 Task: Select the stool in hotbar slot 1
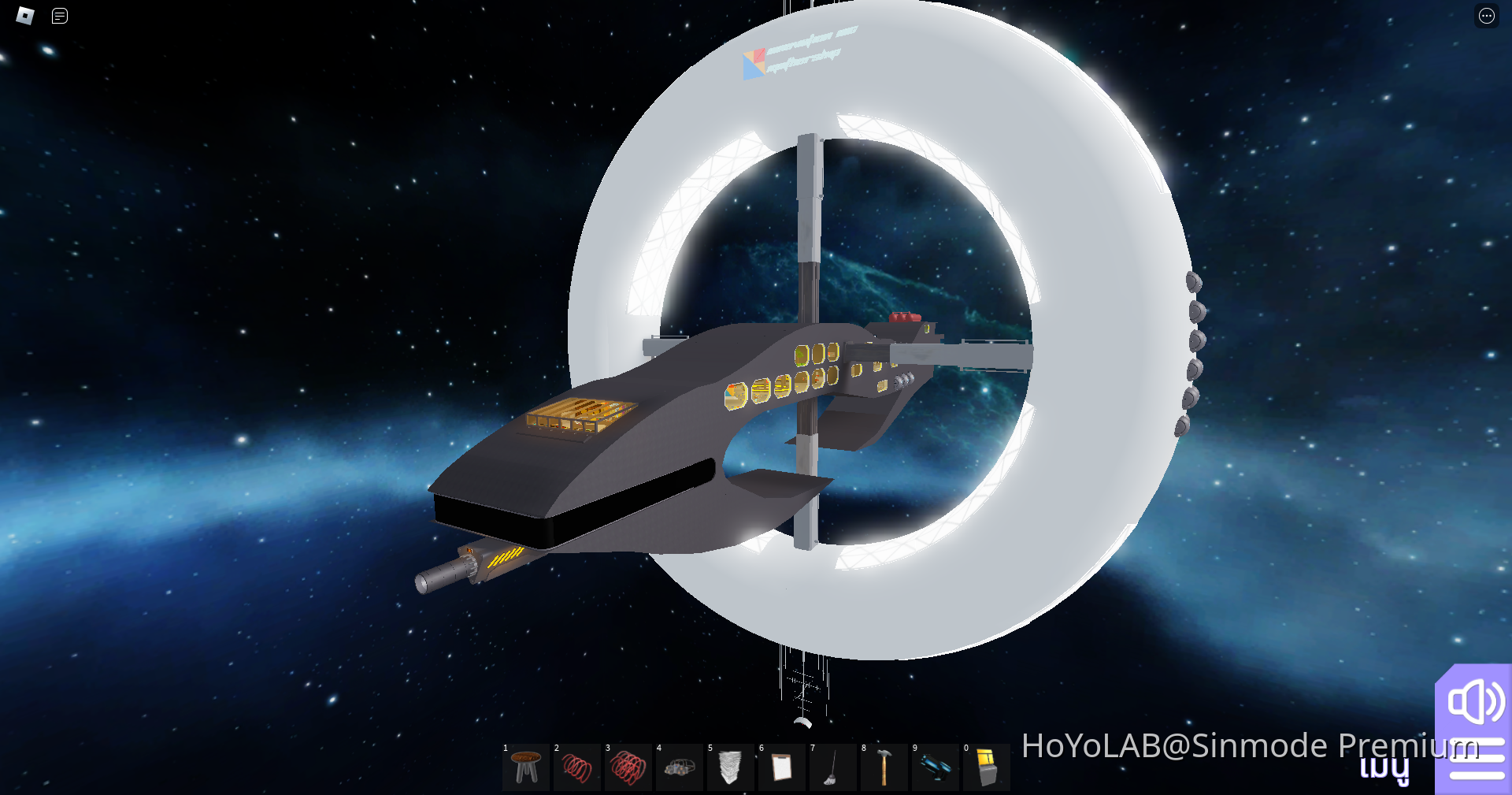pyautogui.click(x=526, y=767)
